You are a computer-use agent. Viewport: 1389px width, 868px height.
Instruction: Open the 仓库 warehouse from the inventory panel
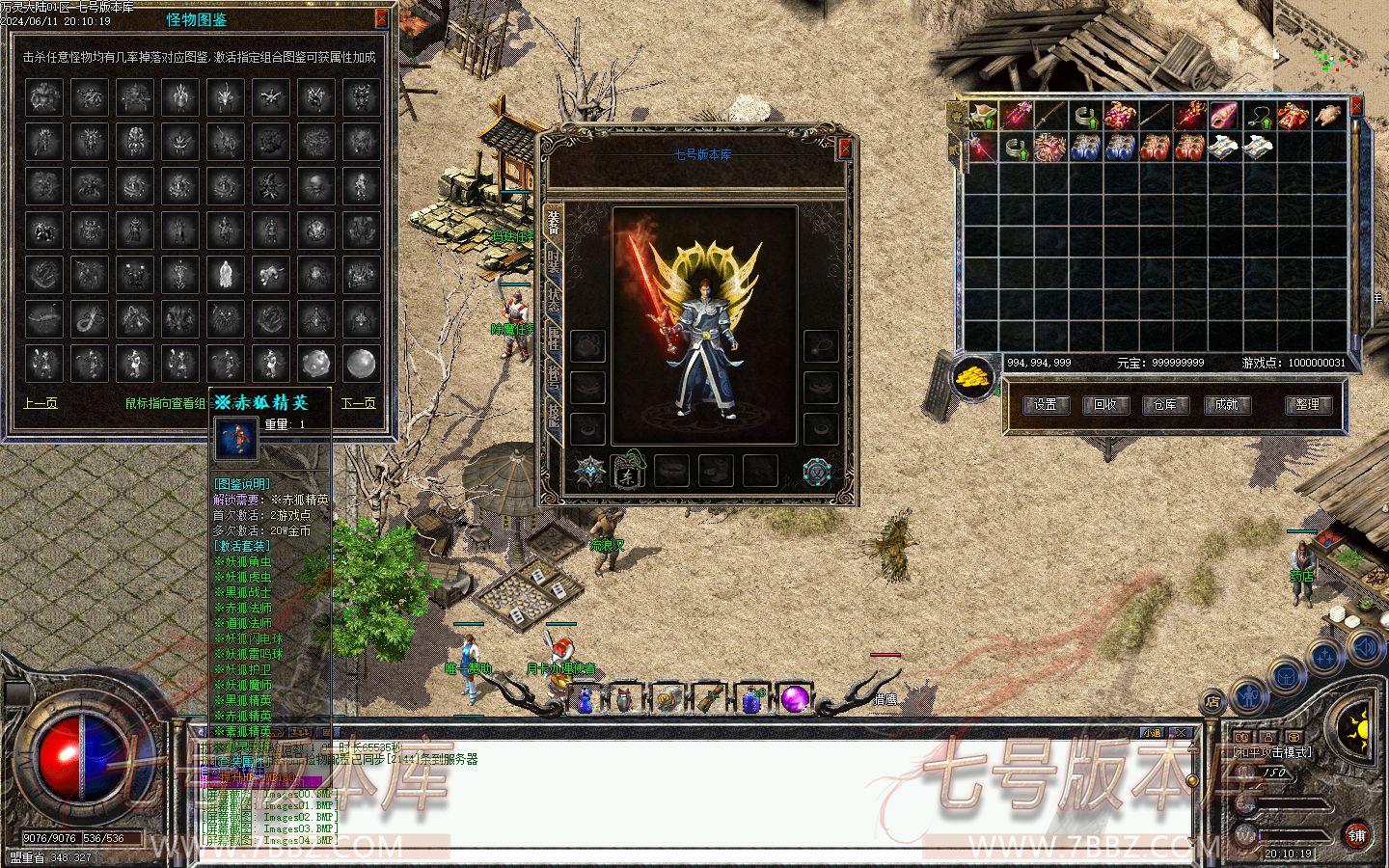tap(1165, 405)
